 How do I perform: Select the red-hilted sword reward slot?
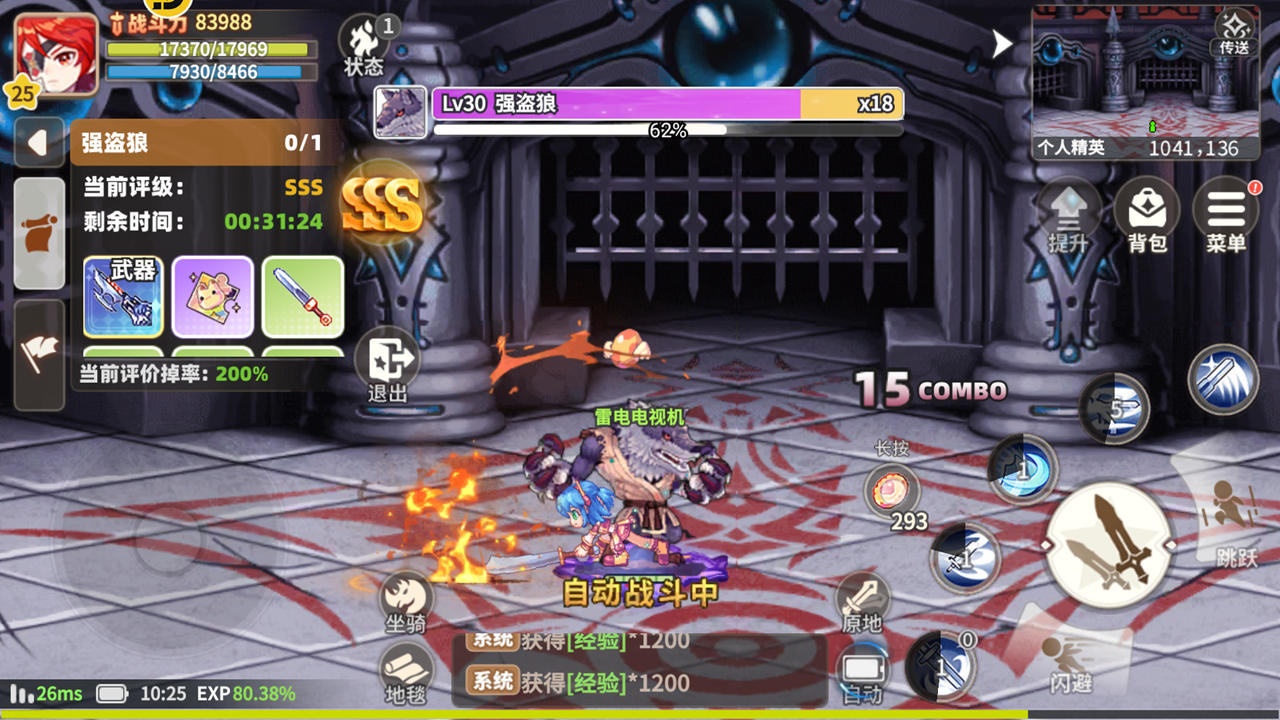click(x=303, y=296)
